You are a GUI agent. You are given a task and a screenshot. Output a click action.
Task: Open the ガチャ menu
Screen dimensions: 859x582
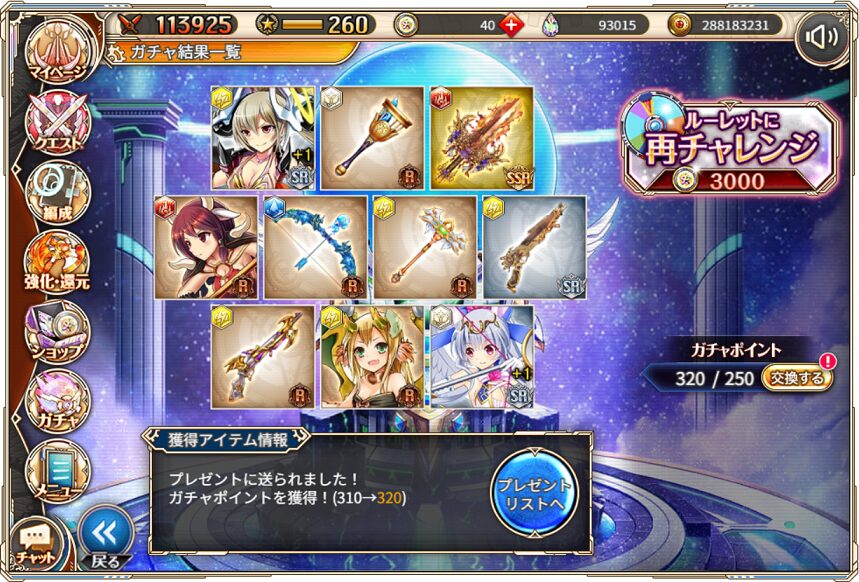tap(57, 400)
